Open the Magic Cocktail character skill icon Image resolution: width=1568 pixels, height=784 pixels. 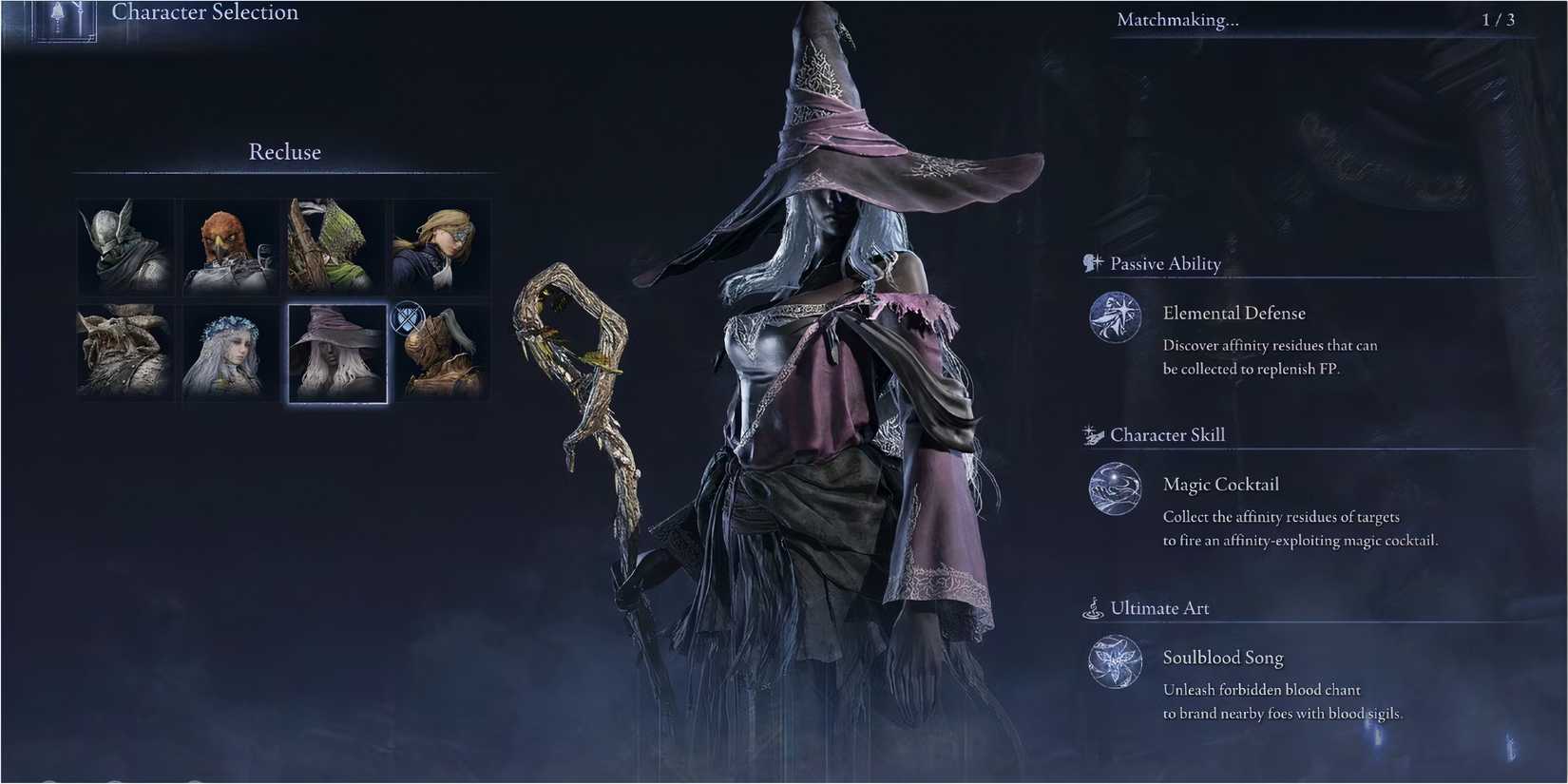coord(1114,491)
